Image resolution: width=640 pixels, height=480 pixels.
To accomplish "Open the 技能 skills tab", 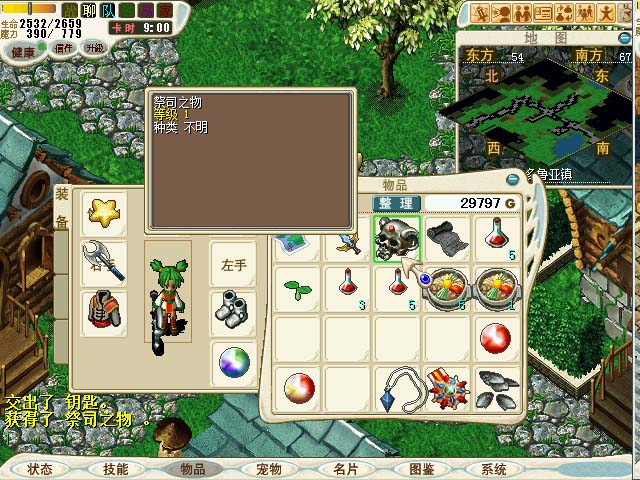I will point(116,469).
